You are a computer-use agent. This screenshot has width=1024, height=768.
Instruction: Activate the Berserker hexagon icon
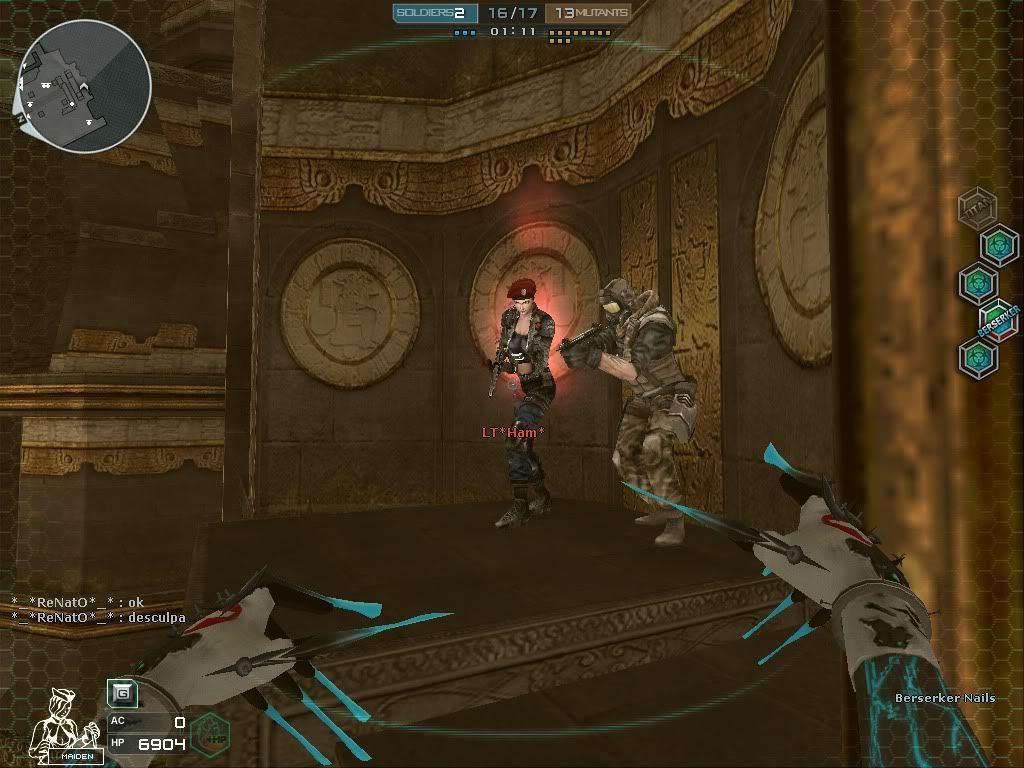998,320
